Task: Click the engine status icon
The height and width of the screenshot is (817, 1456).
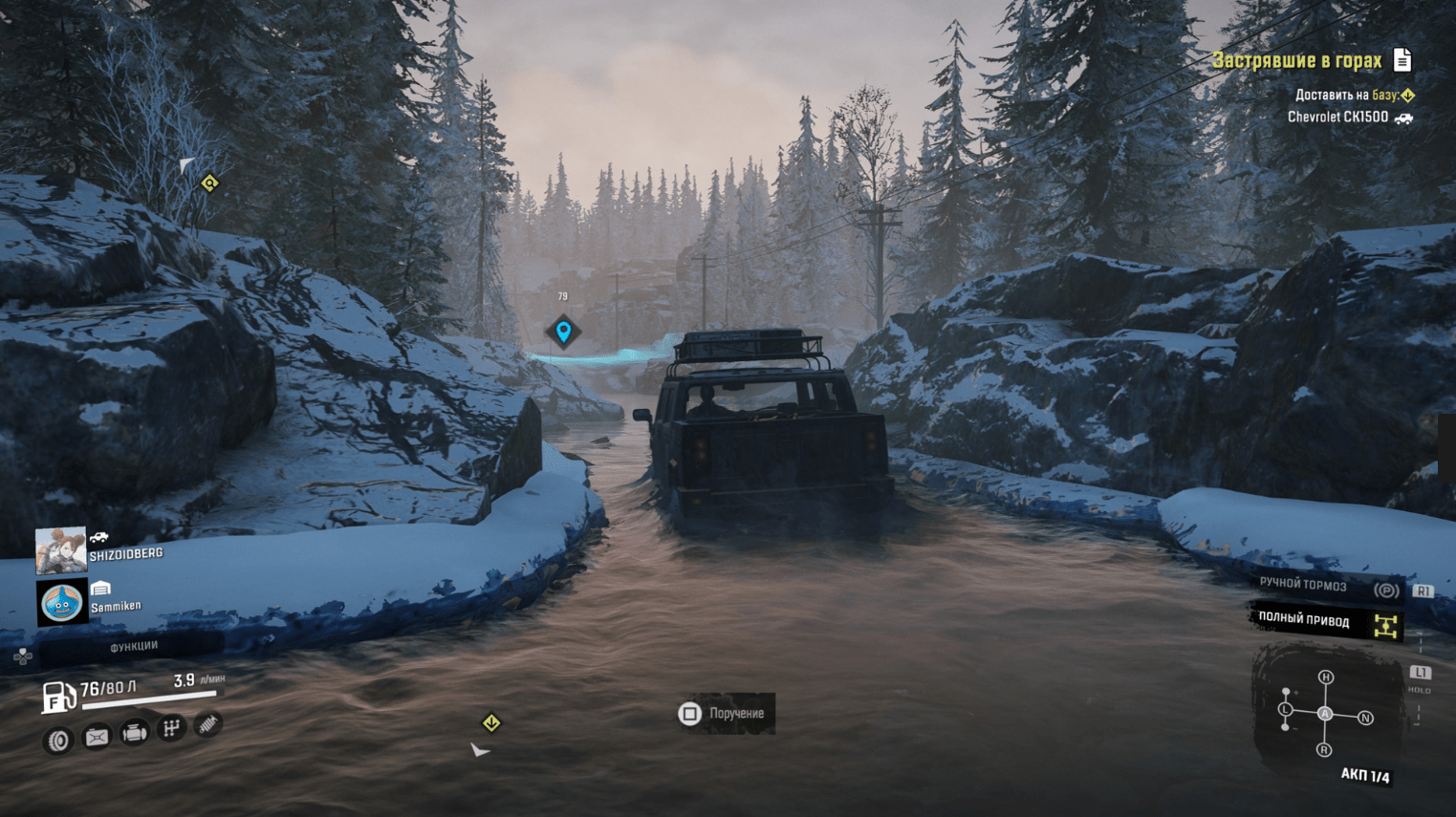Action: tap(135, 733)
